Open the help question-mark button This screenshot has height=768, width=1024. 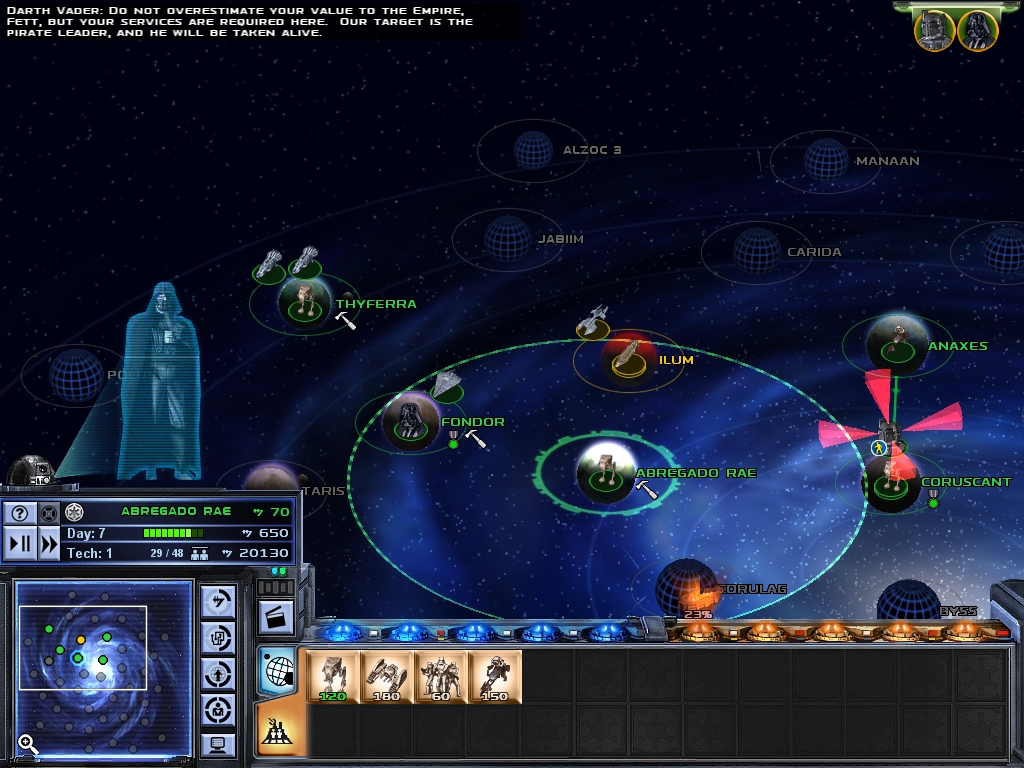pos(19,513)
